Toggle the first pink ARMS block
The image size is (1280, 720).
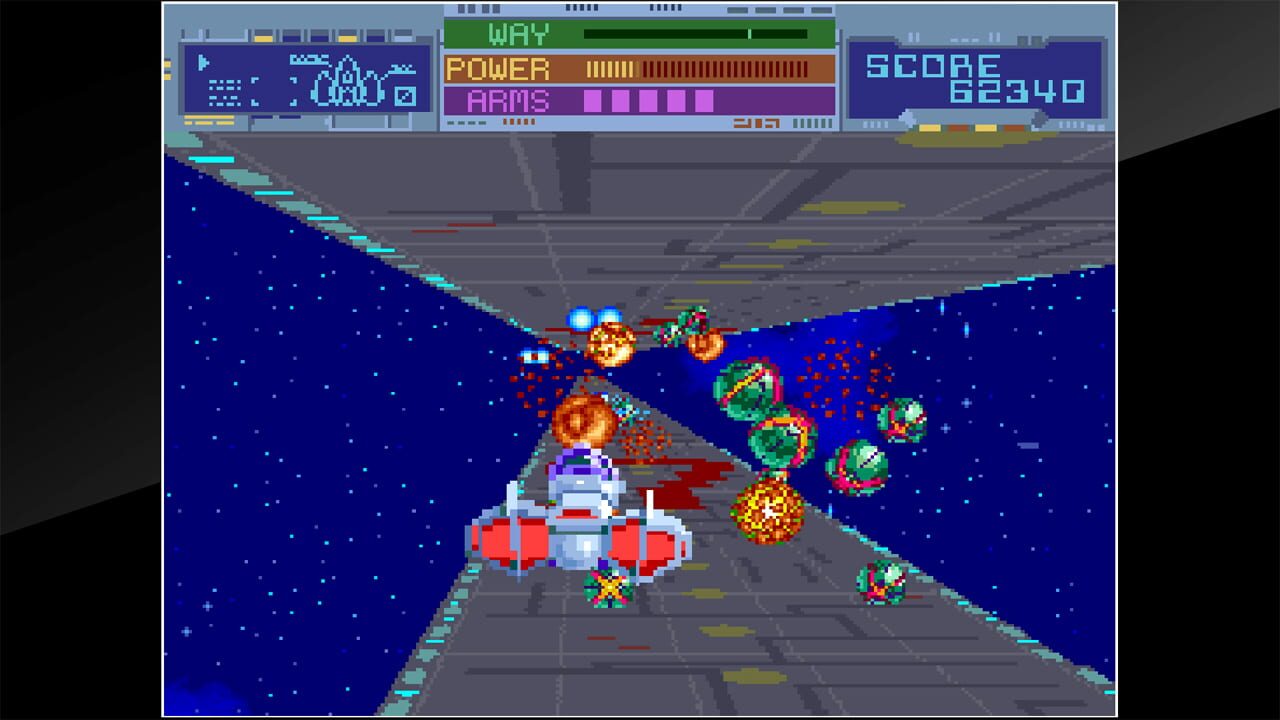(x=591, y=101)
